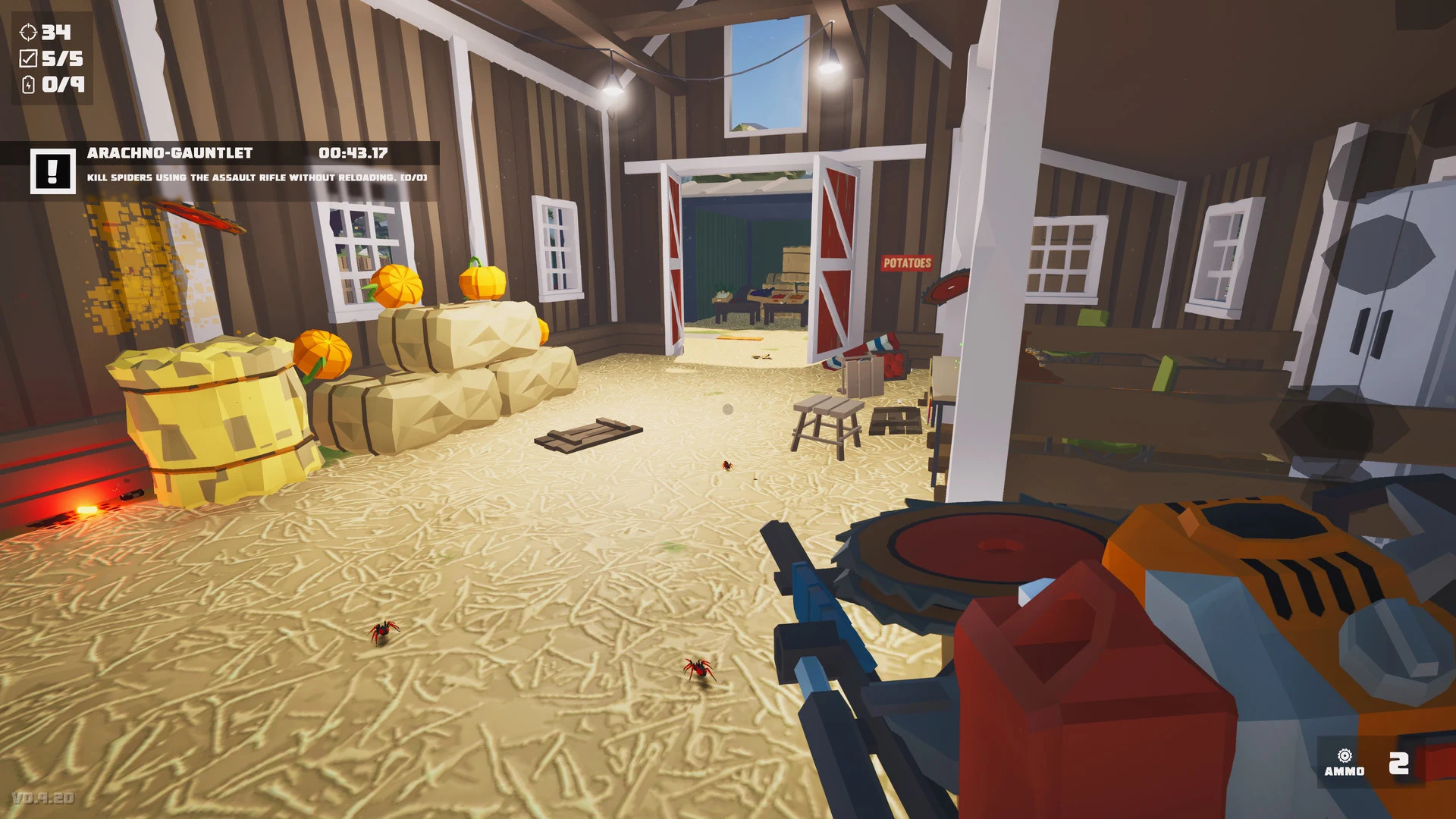Viewport: 1456px width, 819px height.
Task: Click the countdown timer showing 00:43.17
Action: (x=353, y=152)
